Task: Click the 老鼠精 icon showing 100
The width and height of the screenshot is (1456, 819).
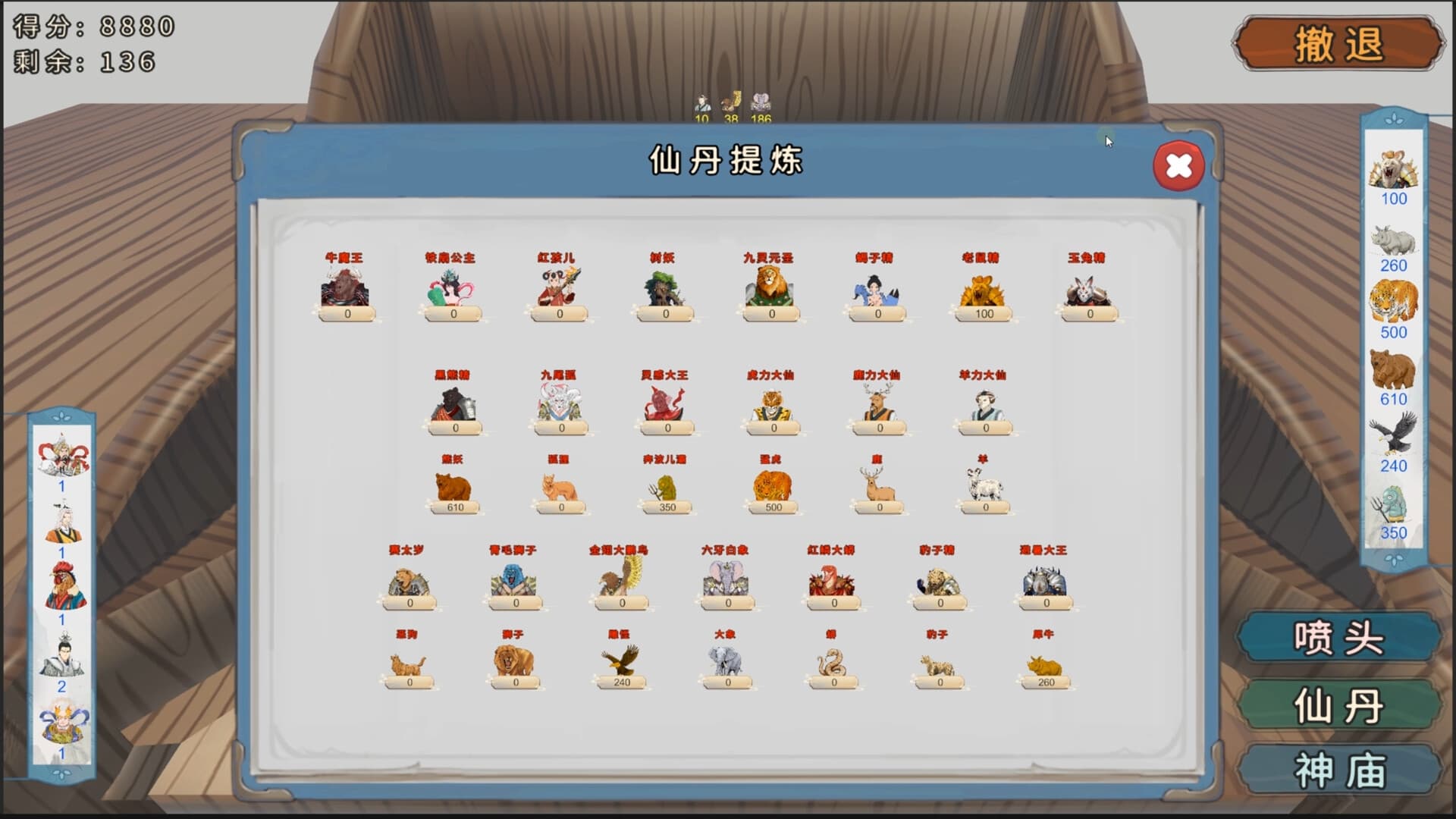Action: [984, 292]
